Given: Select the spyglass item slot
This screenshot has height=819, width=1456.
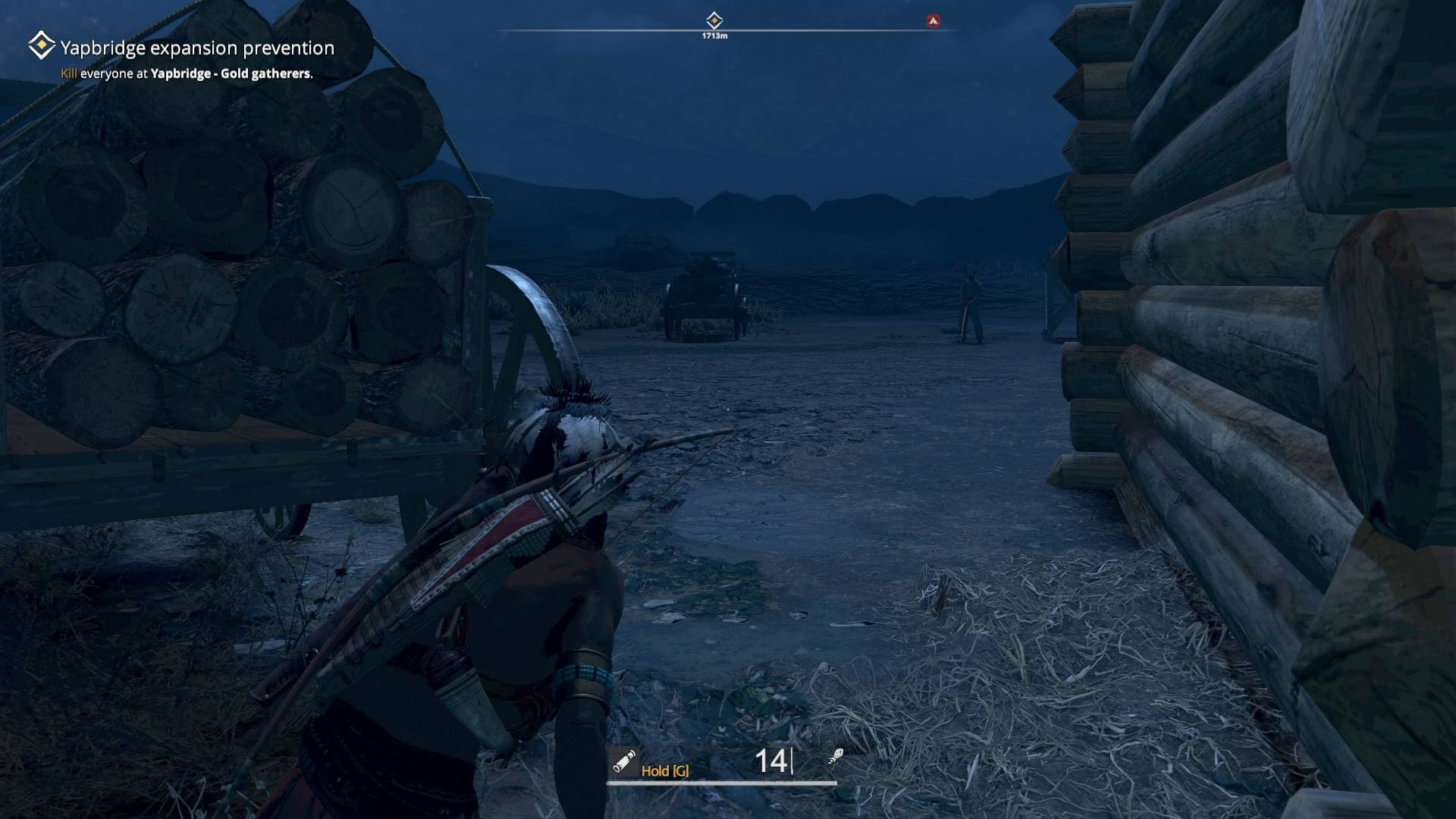Looking at the screenshot, I should tap(624, 761).
